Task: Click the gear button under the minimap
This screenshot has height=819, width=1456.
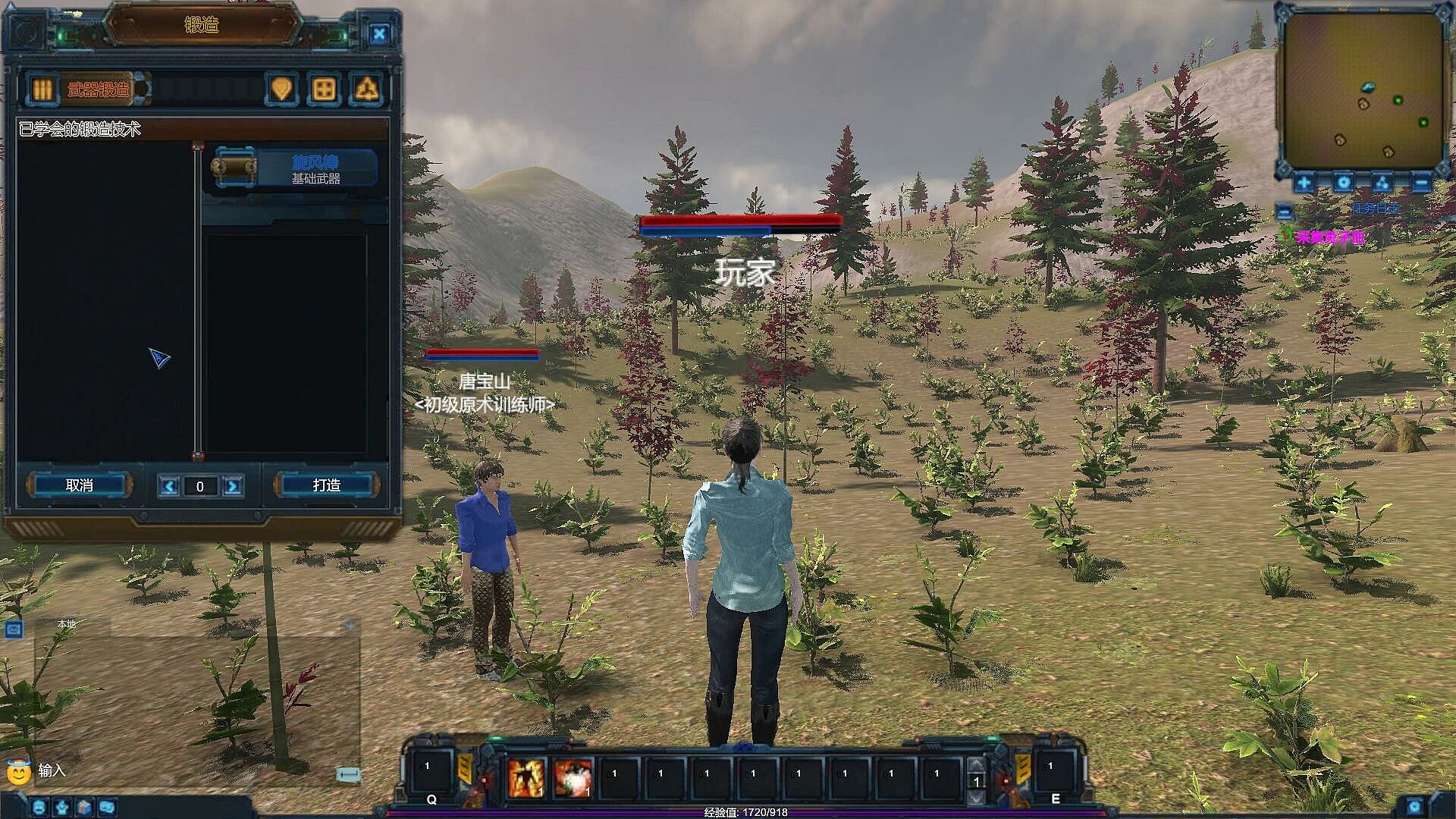Action: (1344, 183)
